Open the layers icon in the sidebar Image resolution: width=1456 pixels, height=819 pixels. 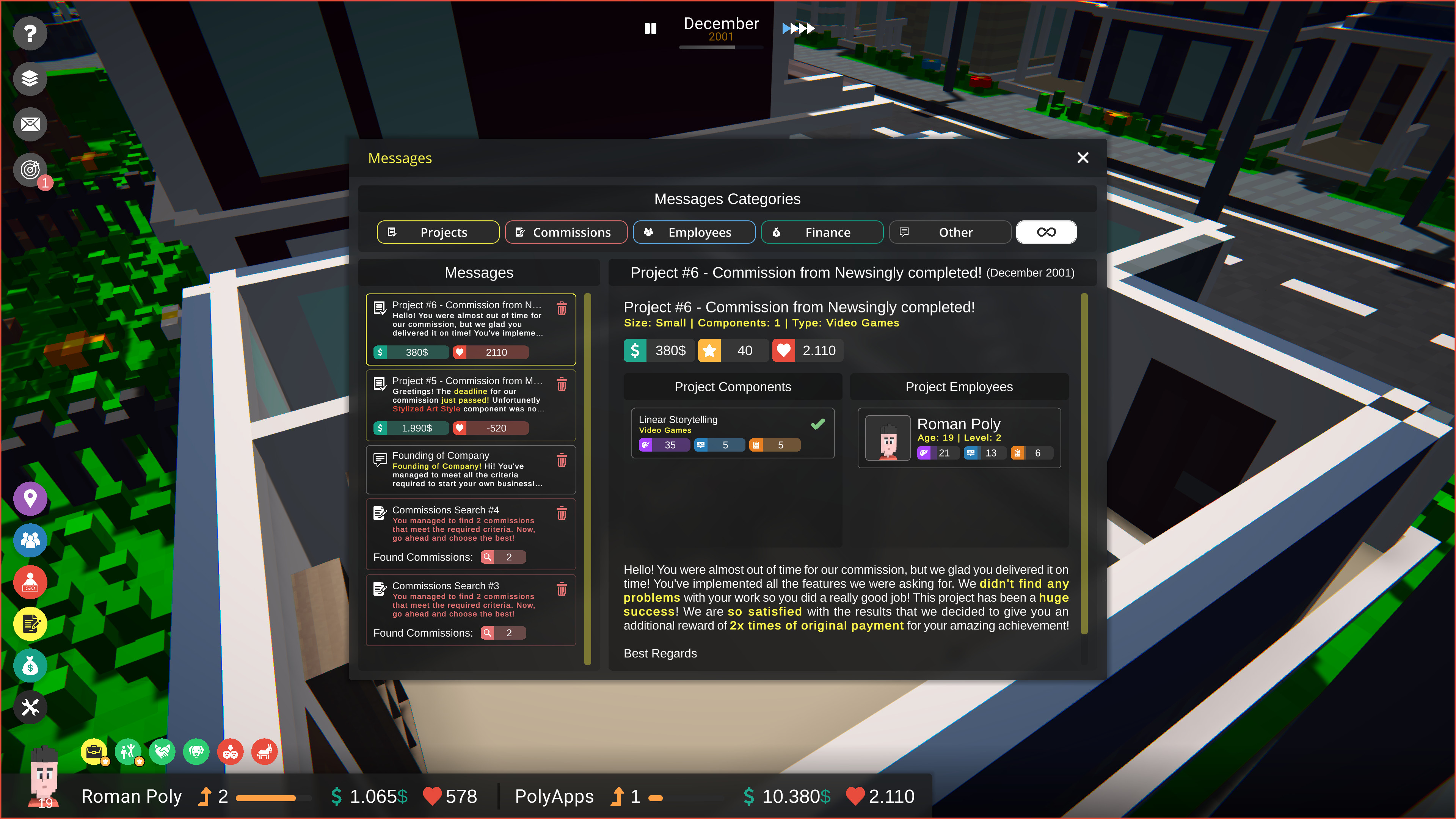(30, 78)
